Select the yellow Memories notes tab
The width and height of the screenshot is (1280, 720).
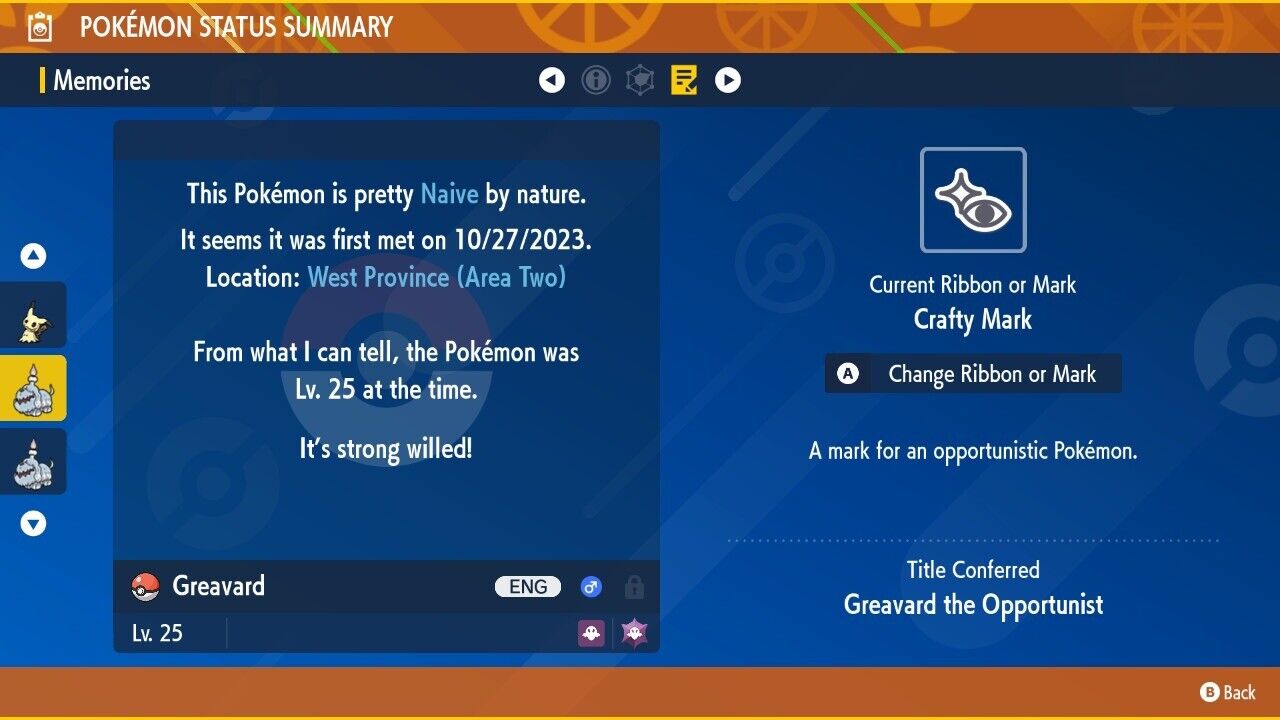684,80
